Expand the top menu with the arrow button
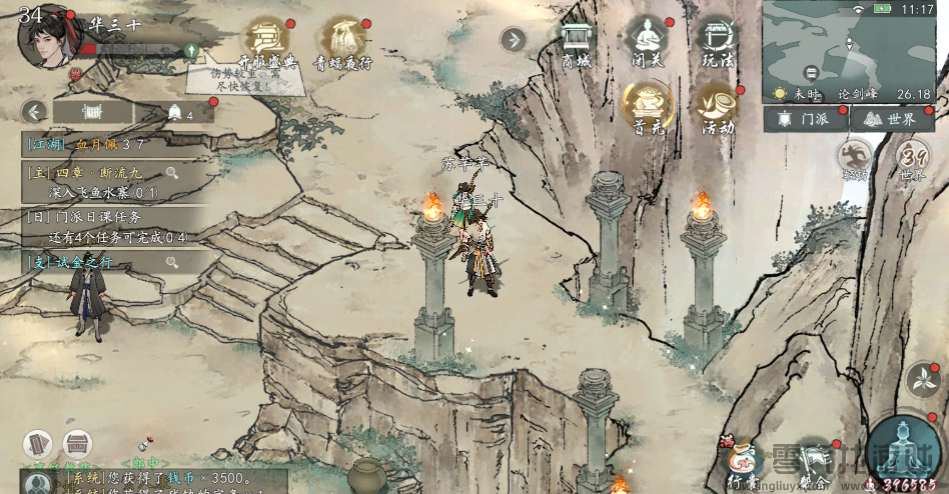Screen dimensions: 949x494 [x=513, y=40]
